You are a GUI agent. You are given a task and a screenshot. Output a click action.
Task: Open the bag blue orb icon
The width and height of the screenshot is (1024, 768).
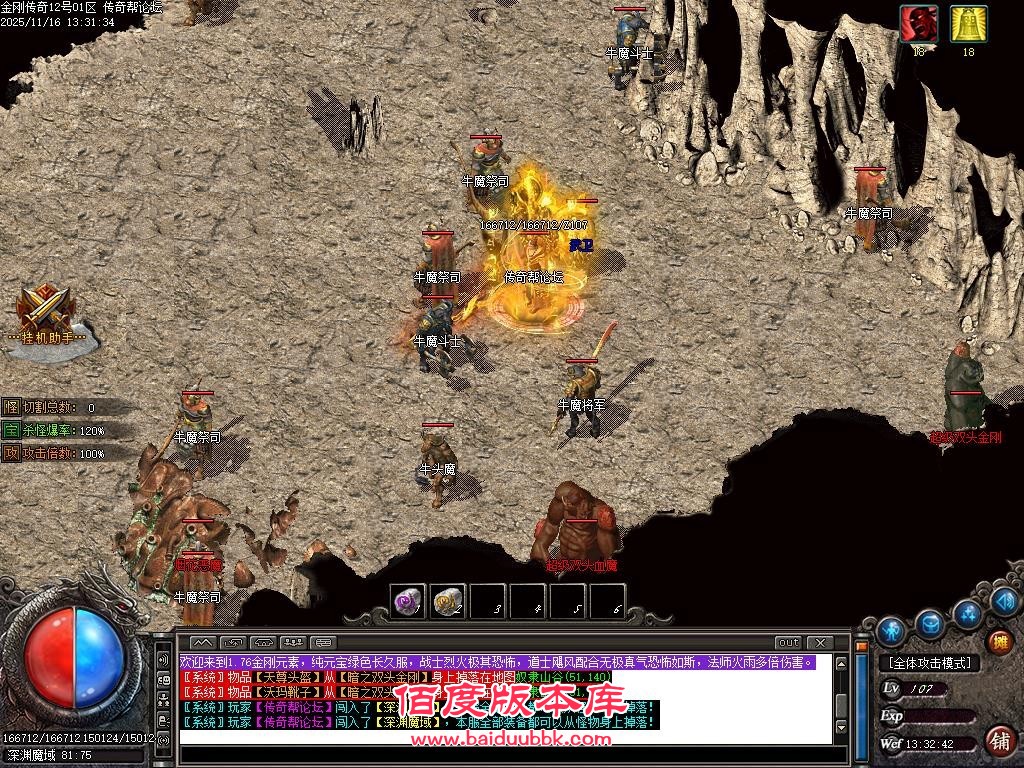coord(931,623)
